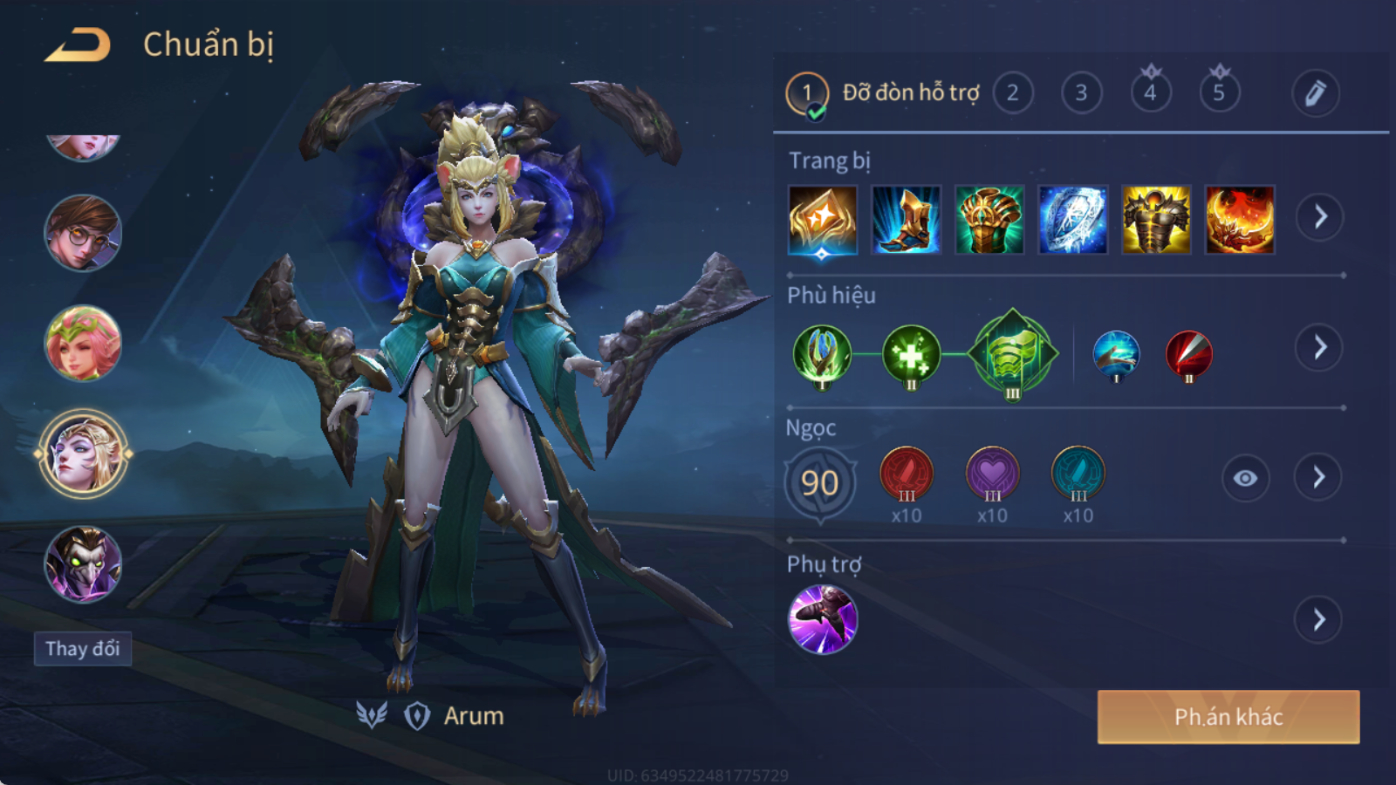Image resolution: width=1396 pixels, height=785 pixels.
Task: Select the purple heart arcana
Action: (x=992, y=474)
